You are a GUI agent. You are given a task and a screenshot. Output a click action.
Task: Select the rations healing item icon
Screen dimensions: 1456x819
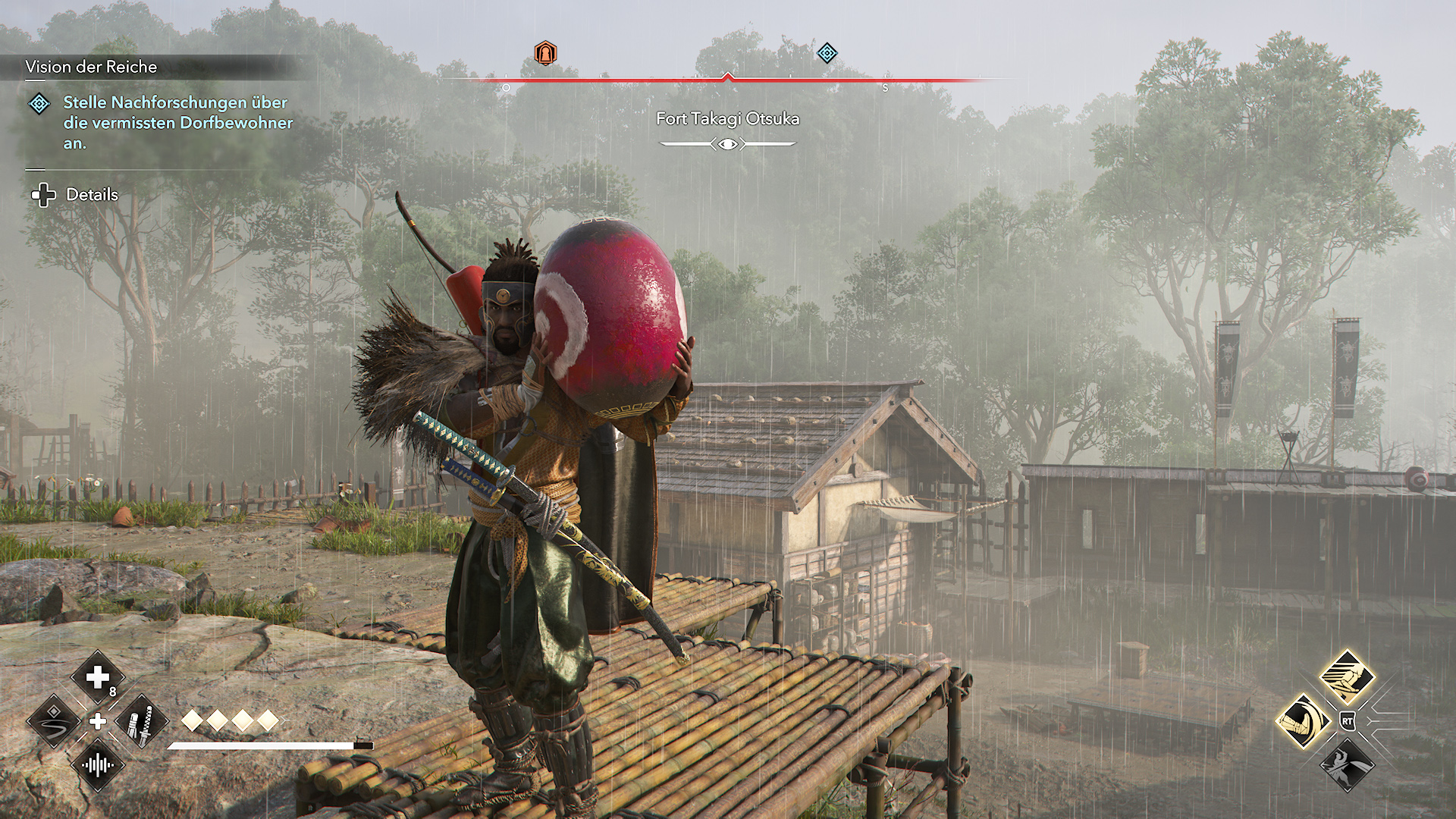point(97,677)
